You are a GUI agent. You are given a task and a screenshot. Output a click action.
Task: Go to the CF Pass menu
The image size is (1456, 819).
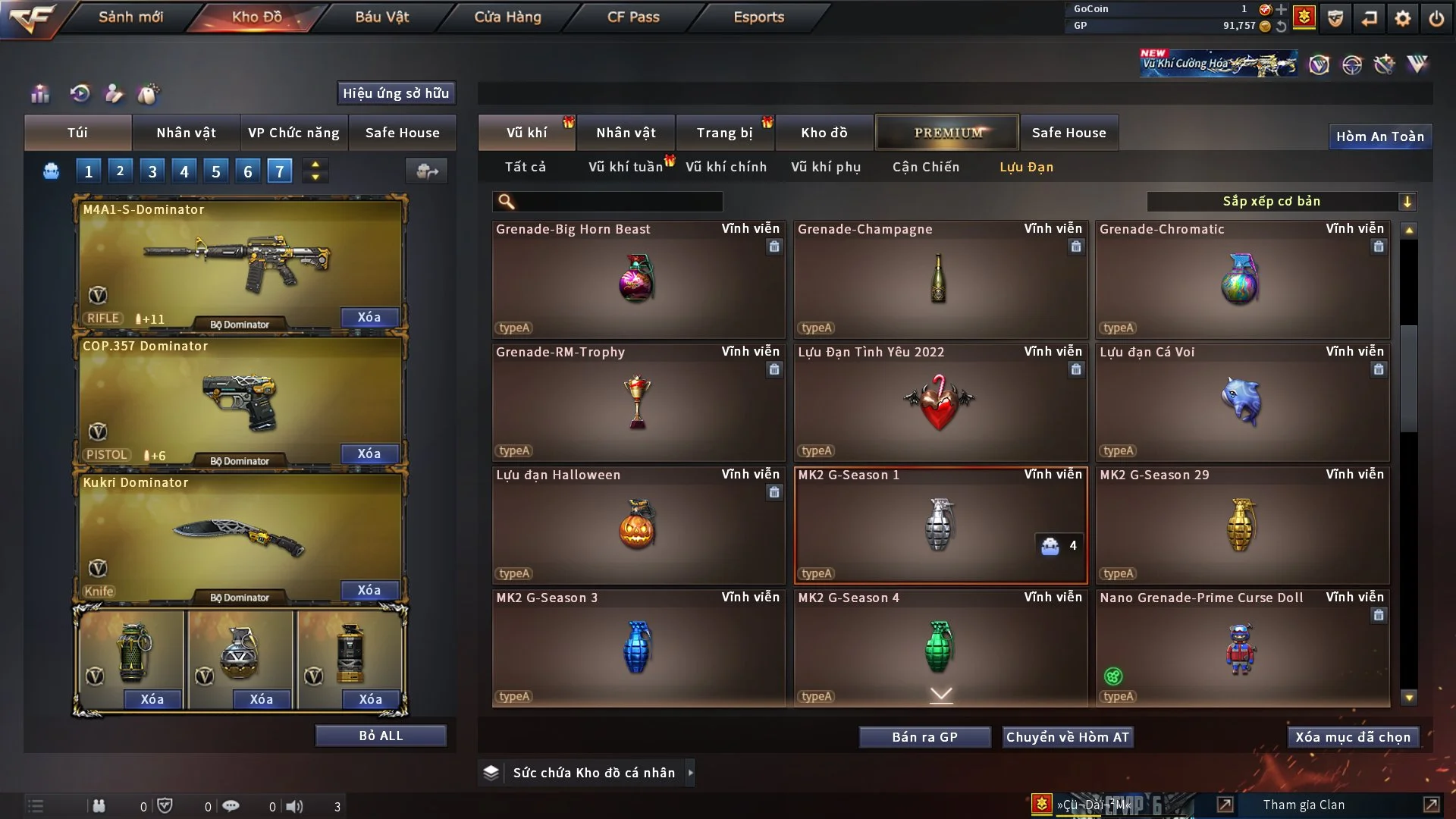click(x=633, y=17)
